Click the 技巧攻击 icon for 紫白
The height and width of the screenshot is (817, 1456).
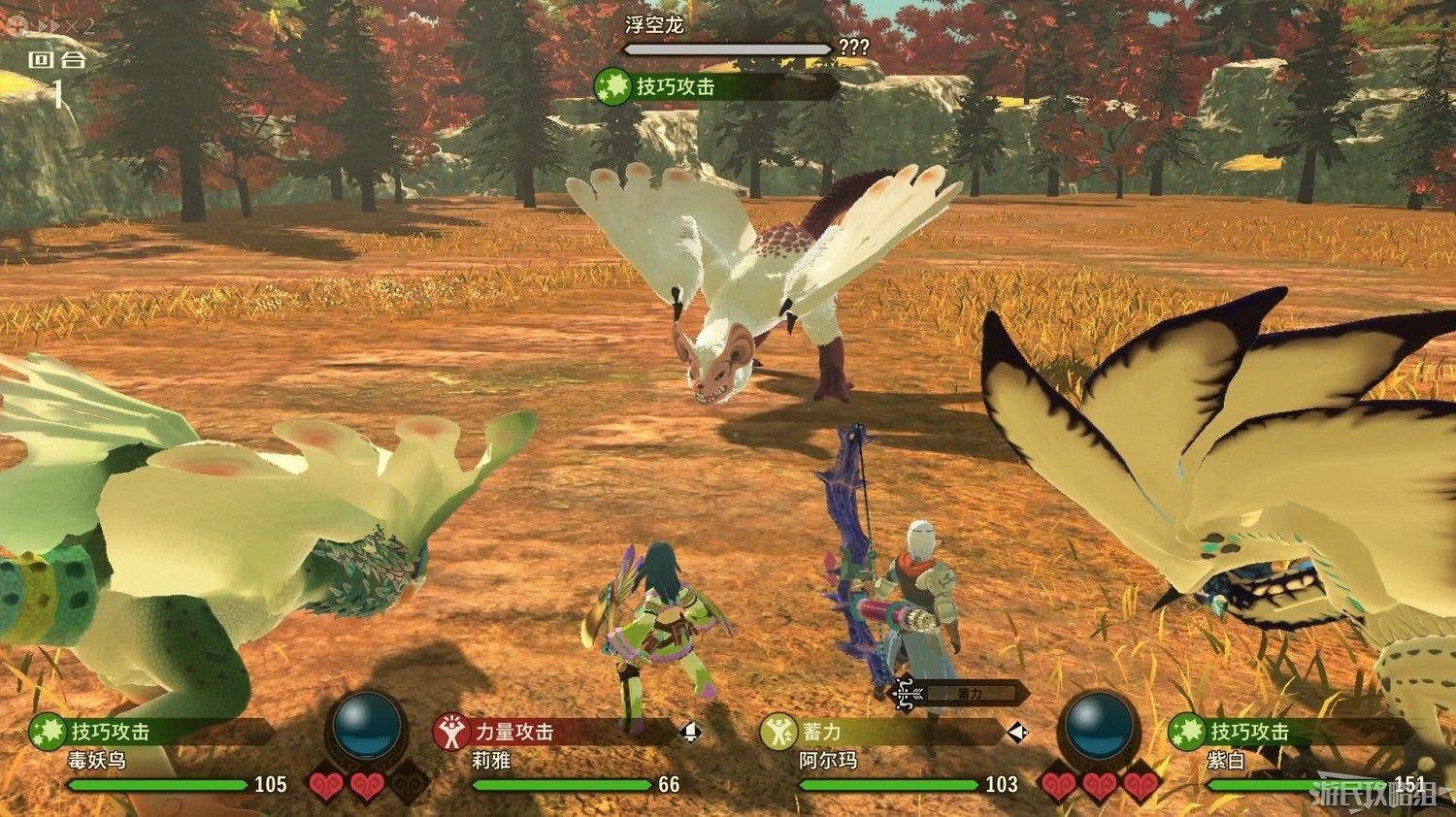1189,734
